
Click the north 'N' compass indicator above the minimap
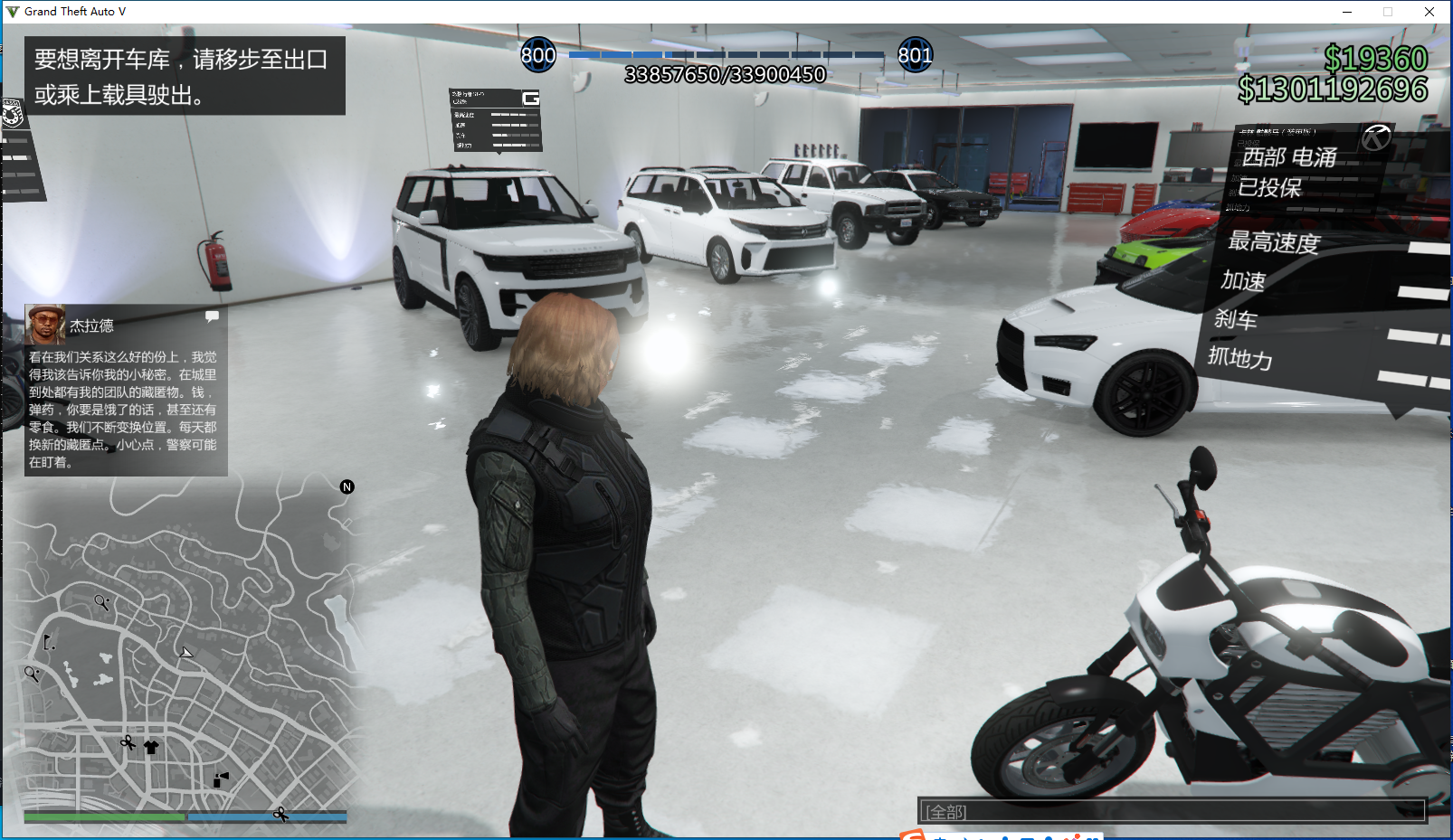347,486
